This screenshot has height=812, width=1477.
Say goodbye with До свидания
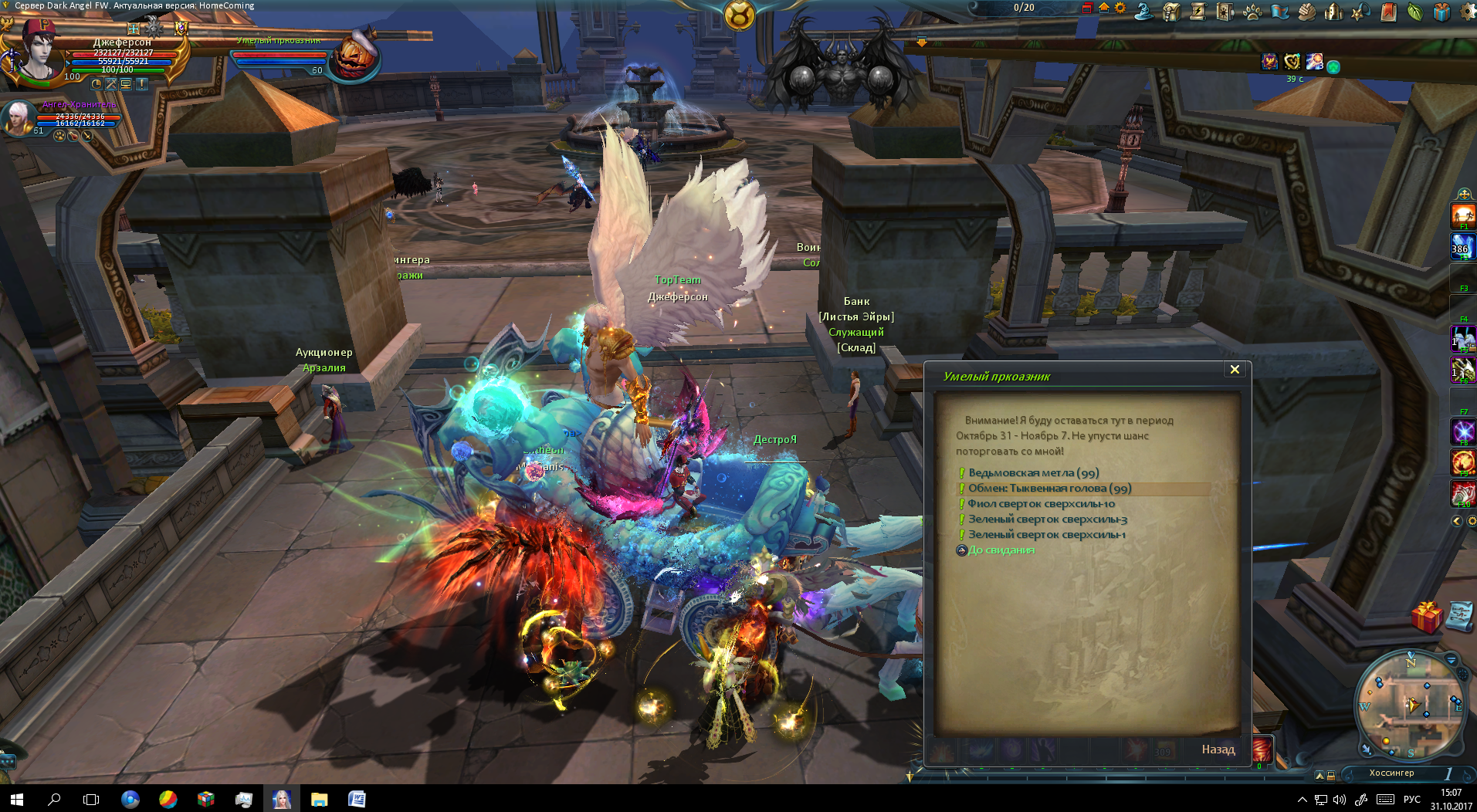1001,550
